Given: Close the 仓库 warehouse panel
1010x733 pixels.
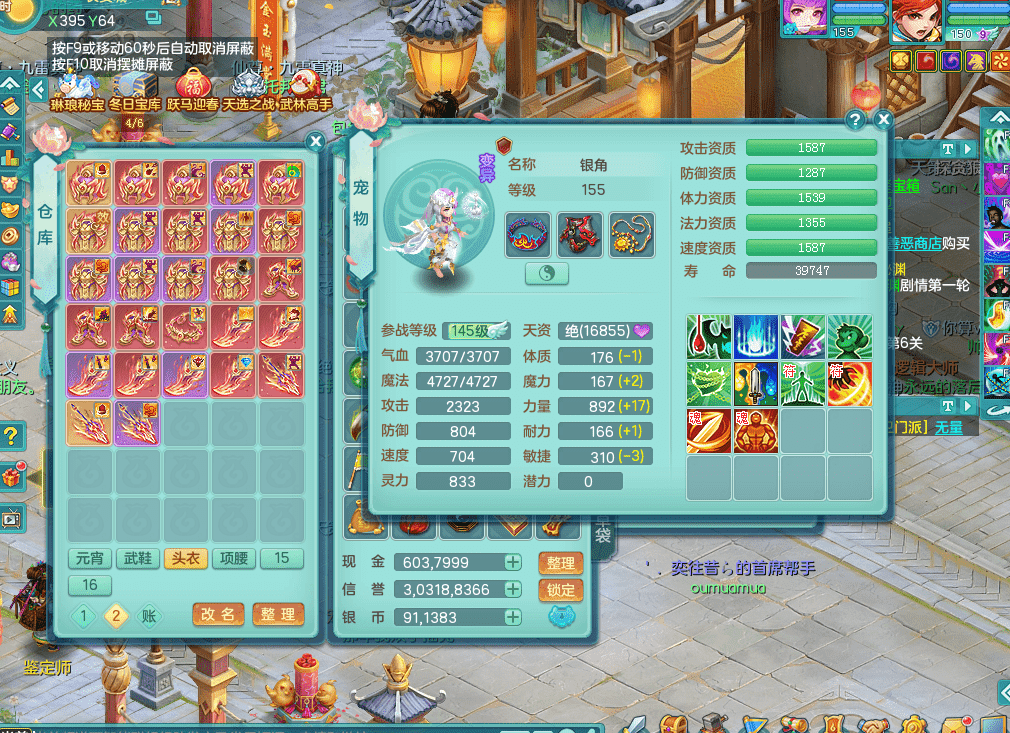Looking at the screenshot, I should [315, 142].
